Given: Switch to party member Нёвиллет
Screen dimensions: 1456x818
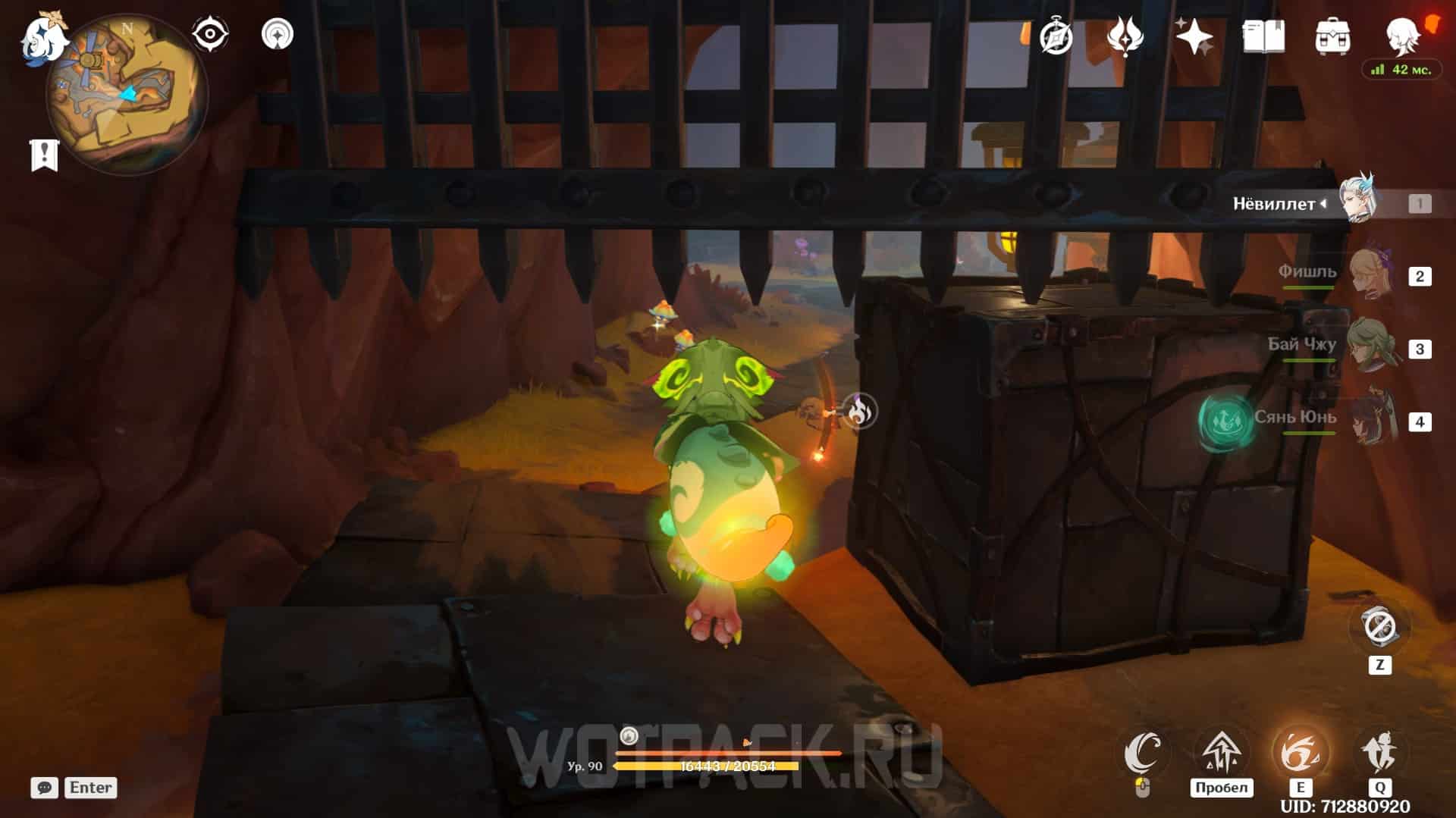Looking at the screenshot, I should click(1356, 202).
